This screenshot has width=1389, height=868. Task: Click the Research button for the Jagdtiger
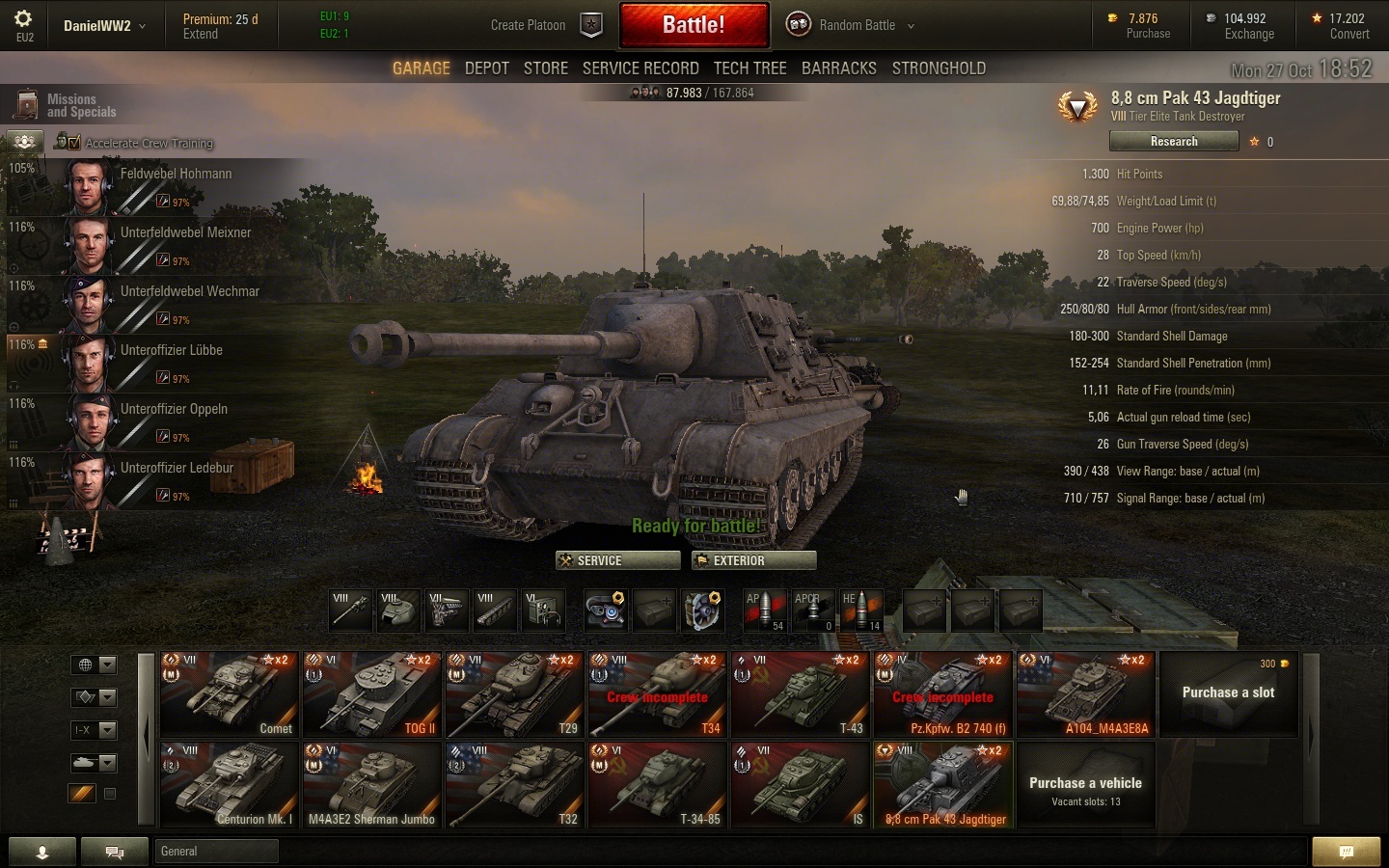coord(1174,142)
